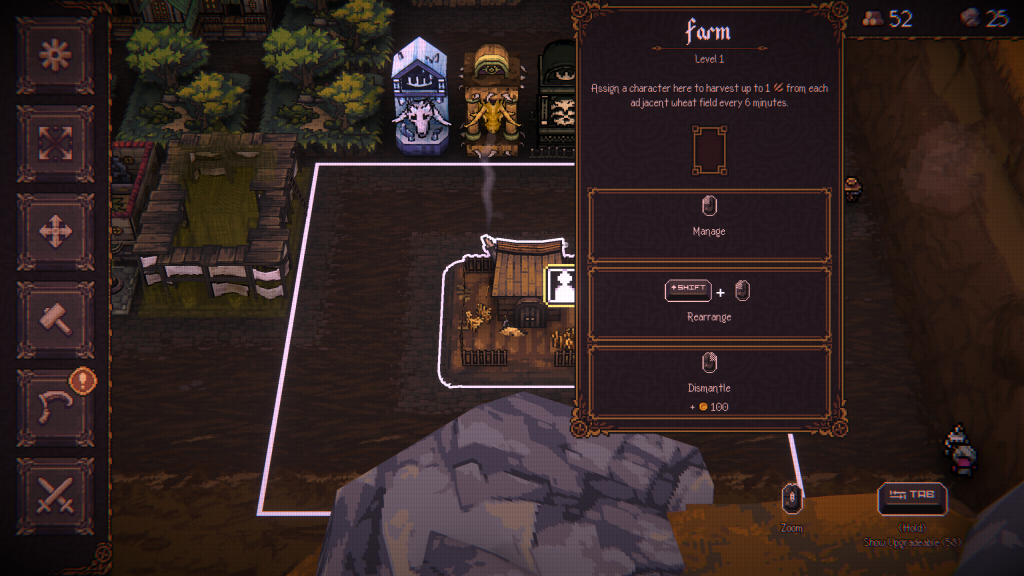Image resolution: width=1024 pixels, height=576 pixels.
Task: Select the sickle harvest button
Action: pos(55,407)
